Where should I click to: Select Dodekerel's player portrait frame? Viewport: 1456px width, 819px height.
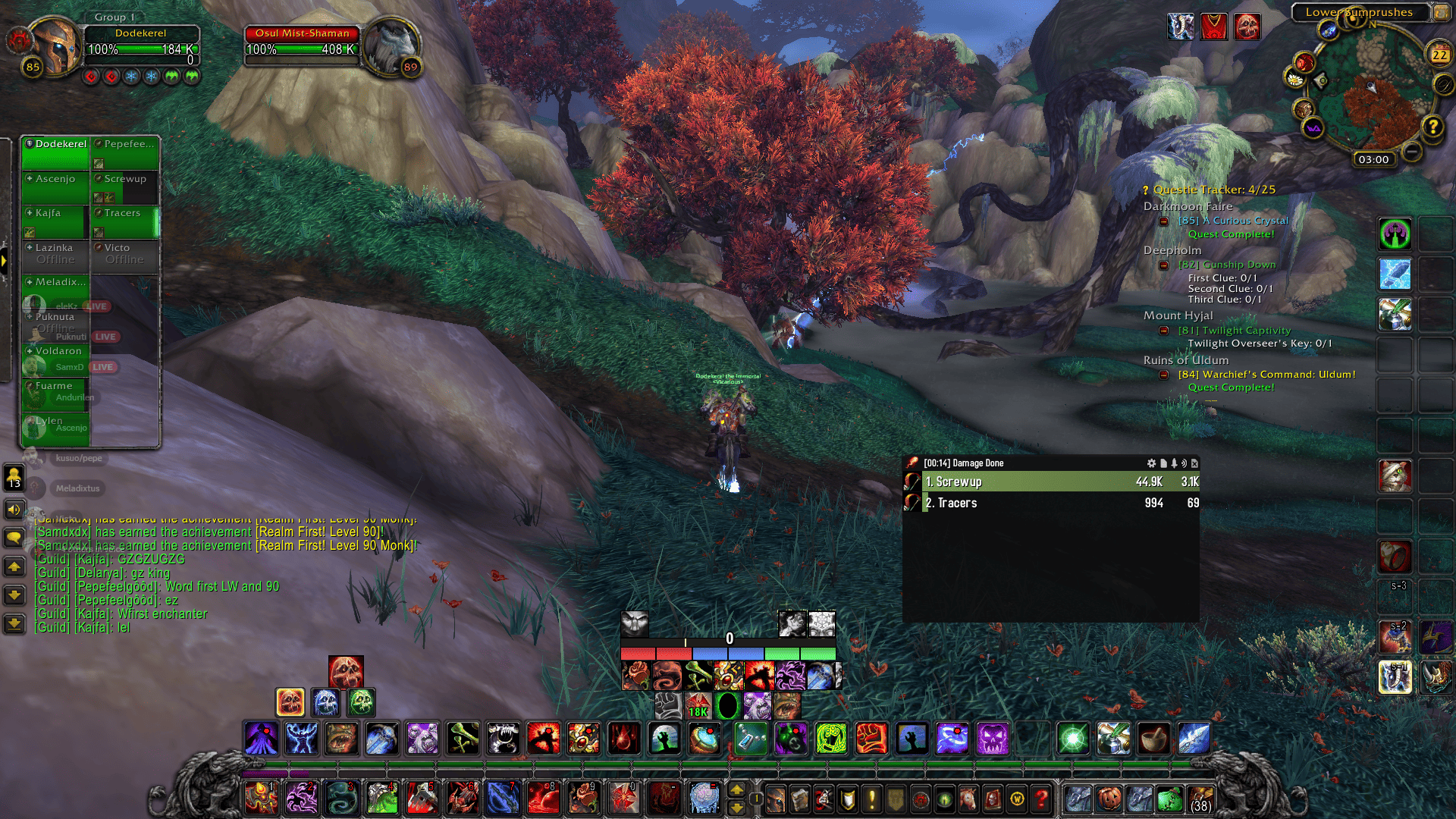click(x=55, y=45)
